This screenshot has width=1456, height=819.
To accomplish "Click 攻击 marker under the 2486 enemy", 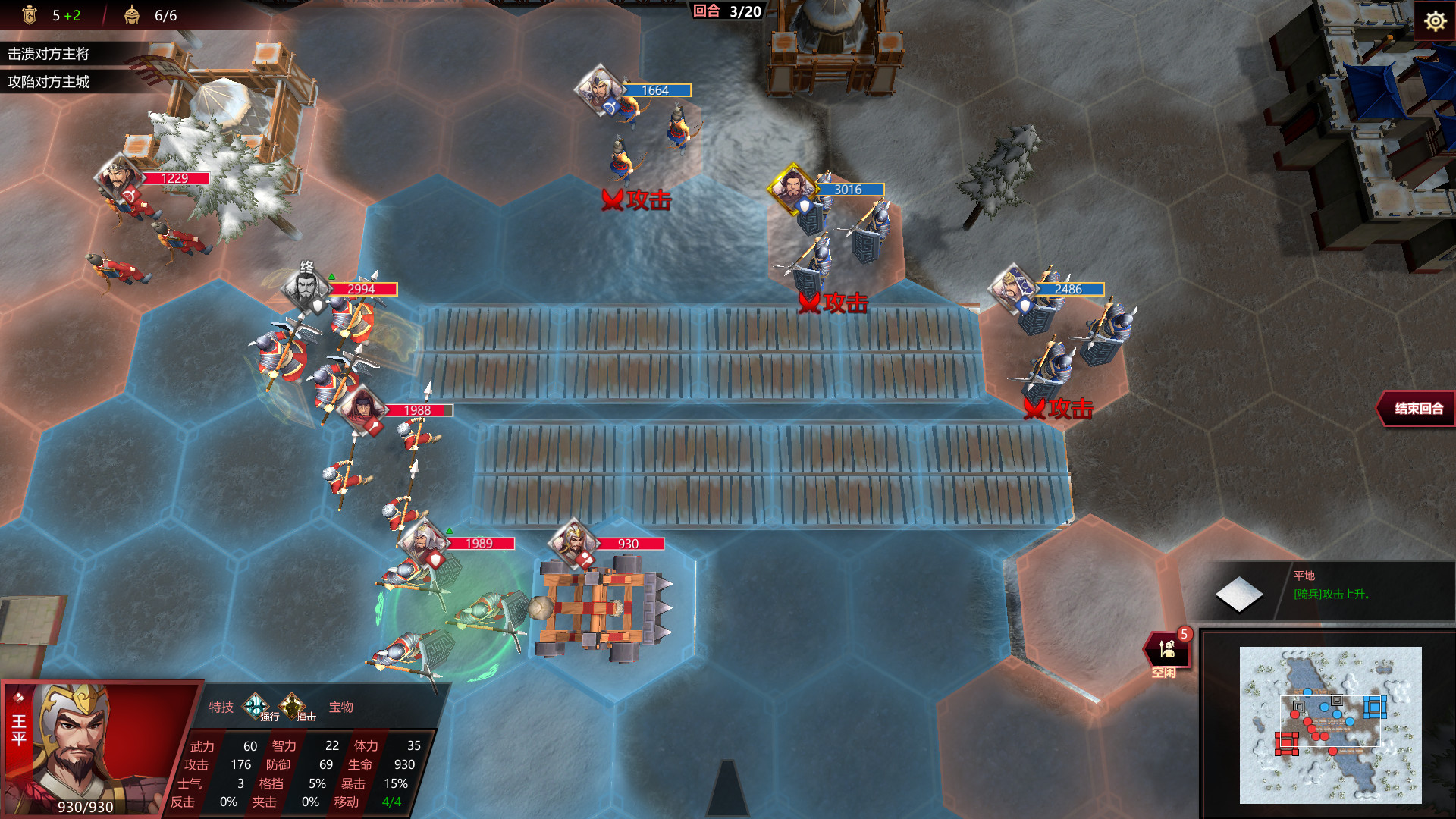I will 1059,409.
